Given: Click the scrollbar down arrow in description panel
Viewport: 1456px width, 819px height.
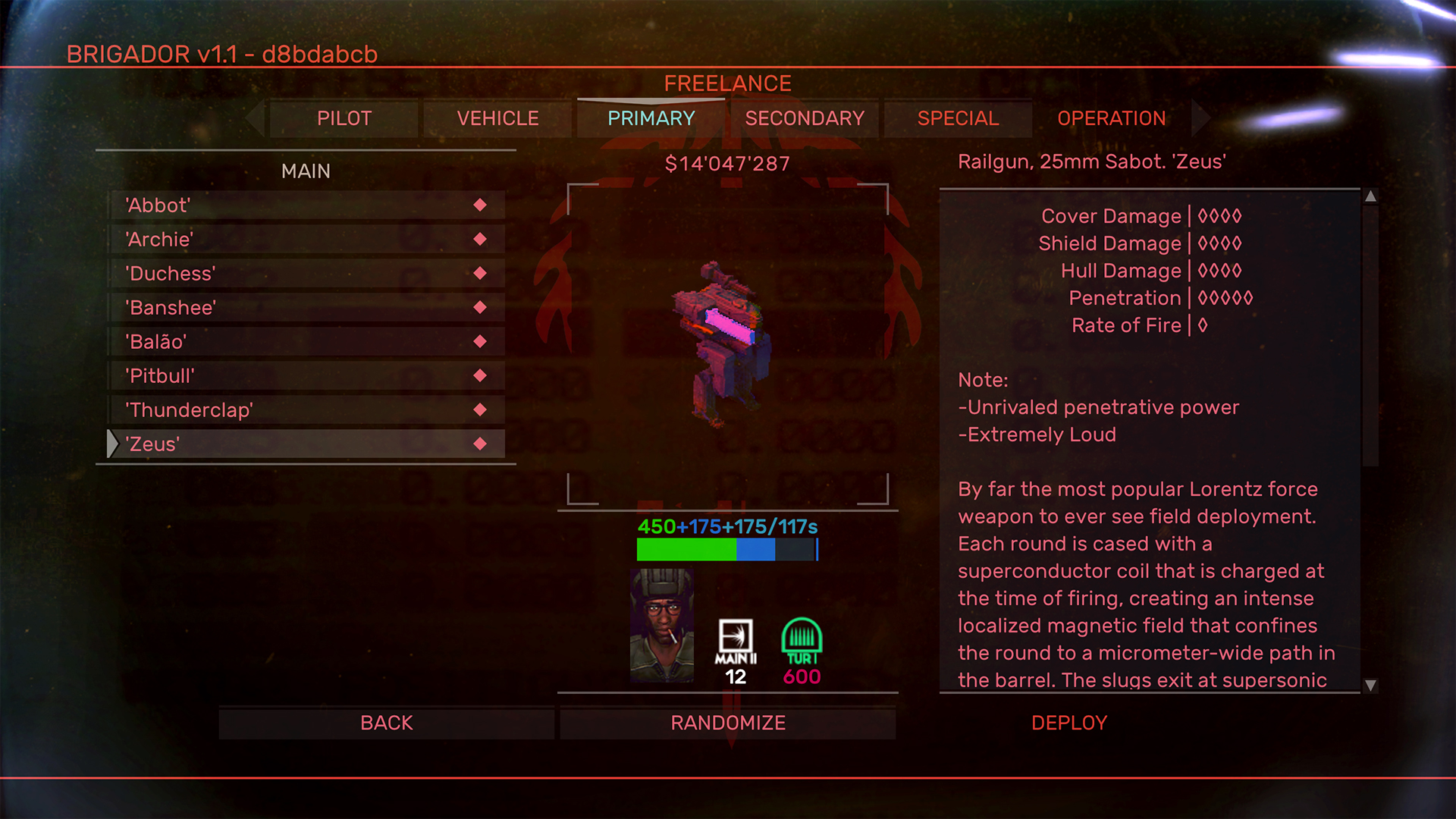Looking at the screenshot, I should [1370, 687].
